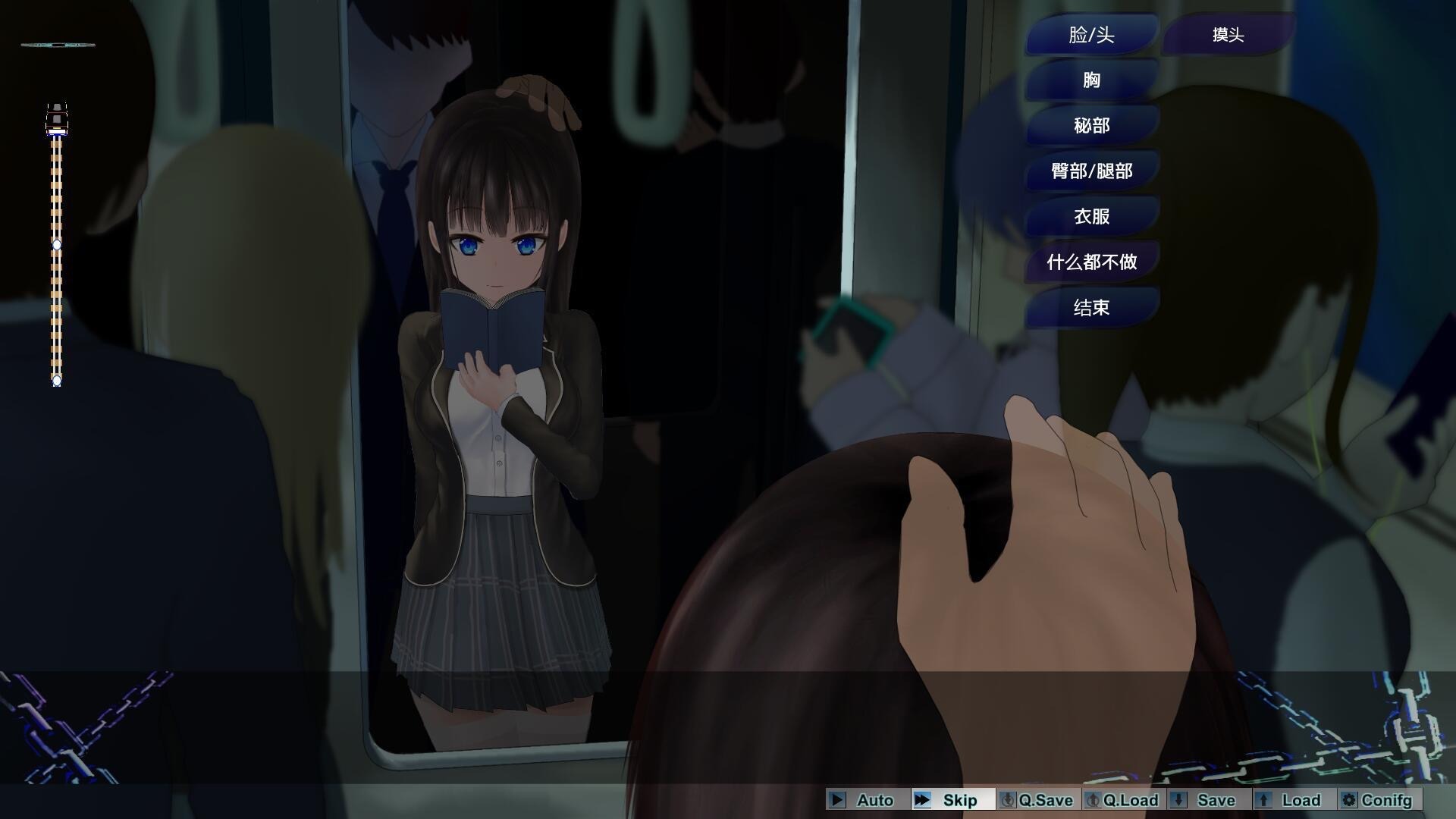Select the 衣服 action menu entry
Viewport: 1456px width, 819px height.
tap(1090, 216)
